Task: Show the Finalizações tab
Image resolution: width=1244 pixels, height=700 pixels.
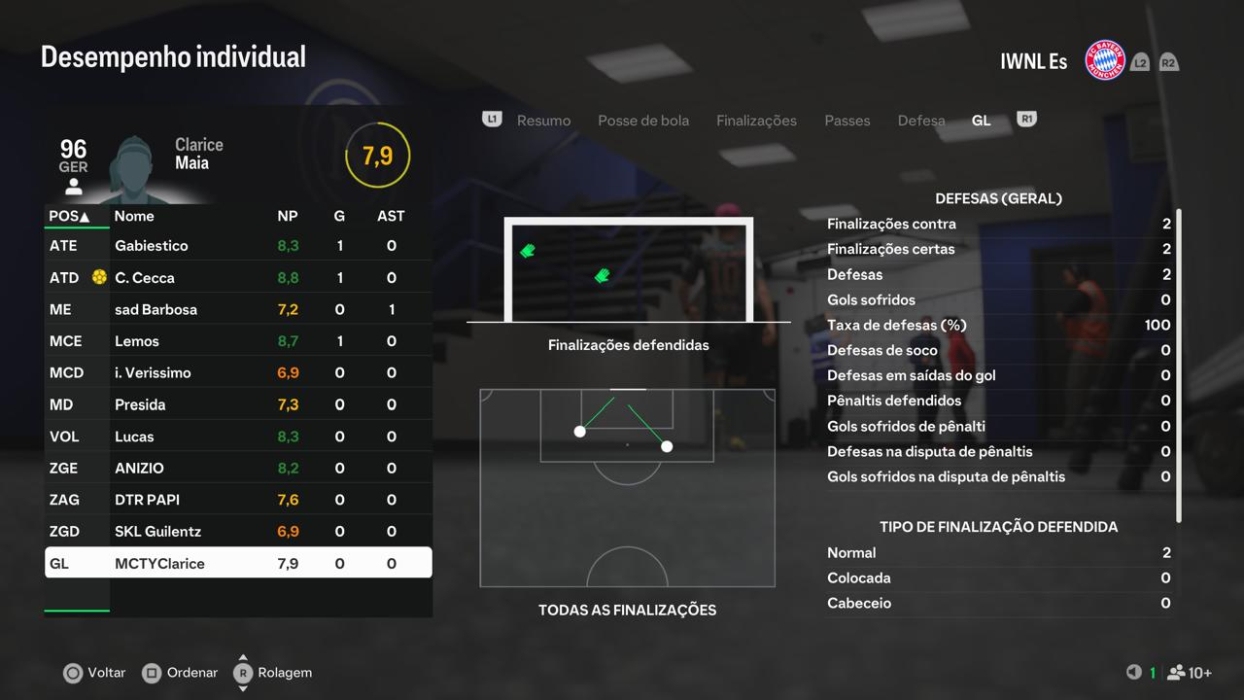Action: coord(756,121)
